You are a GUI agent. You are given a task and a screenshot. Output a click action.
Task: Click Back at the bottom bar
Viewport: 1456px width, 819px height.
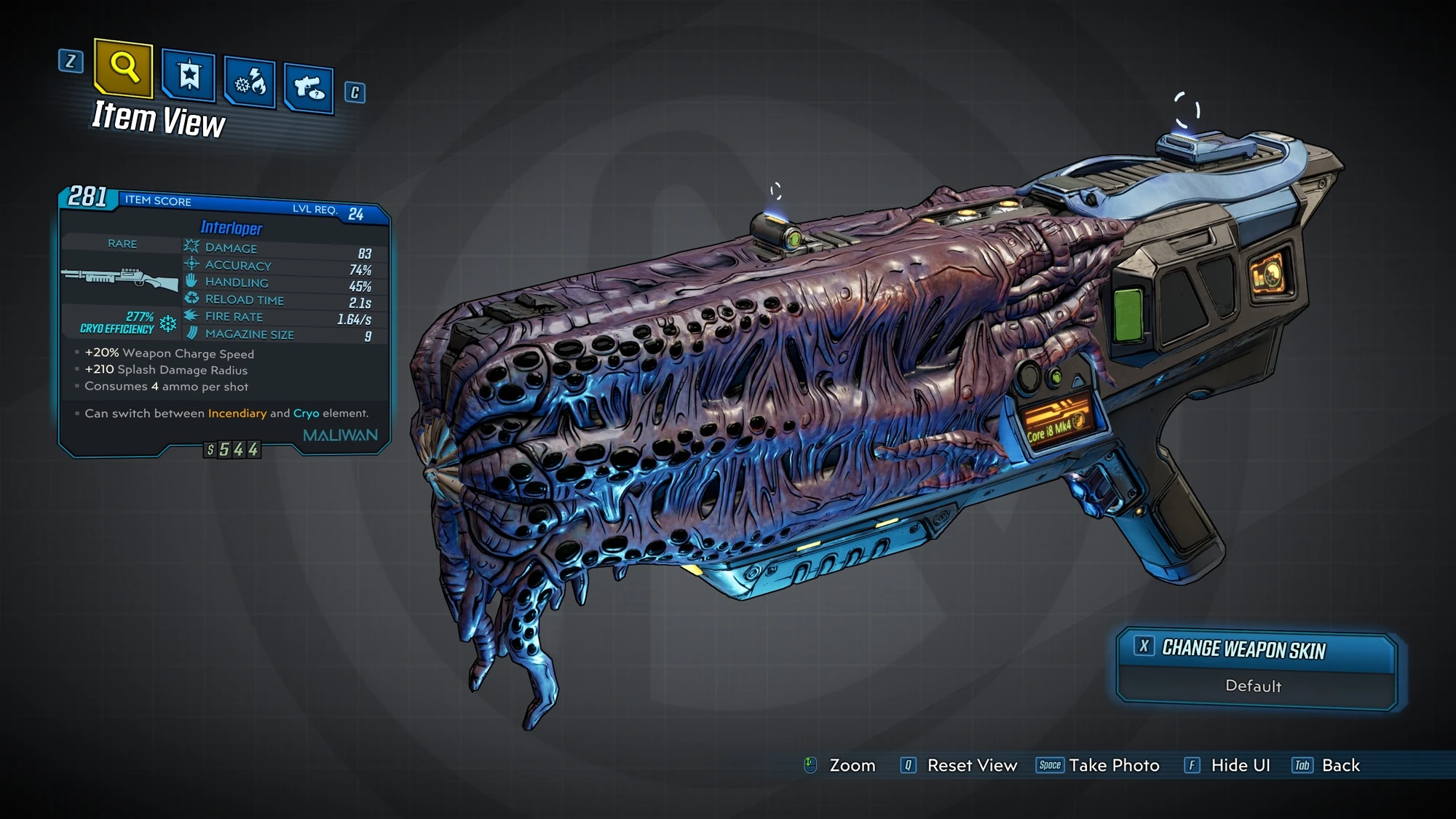pyautogui.click(x=1340, y=765)
